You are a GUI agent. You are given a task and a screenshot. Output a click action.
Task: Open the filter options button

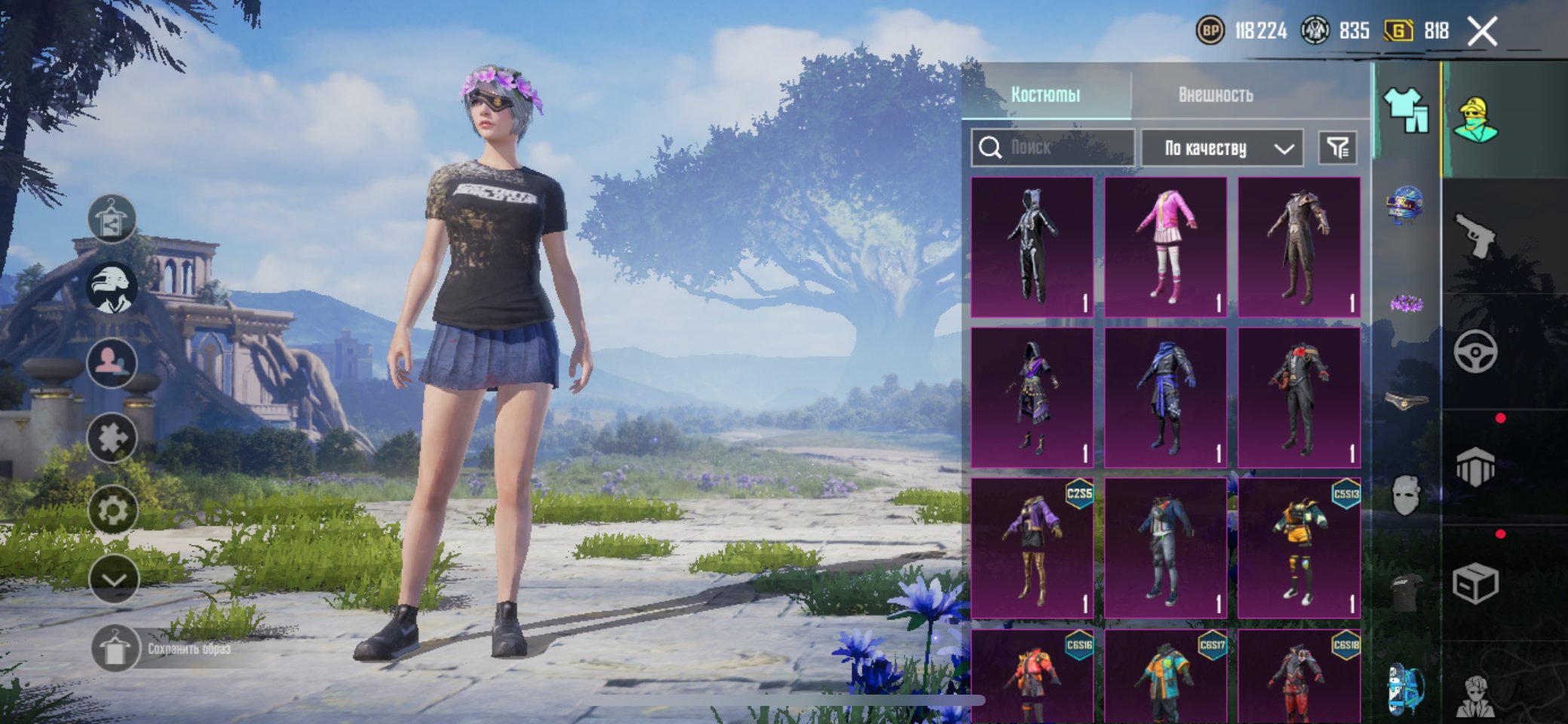tap(1337, 148)
